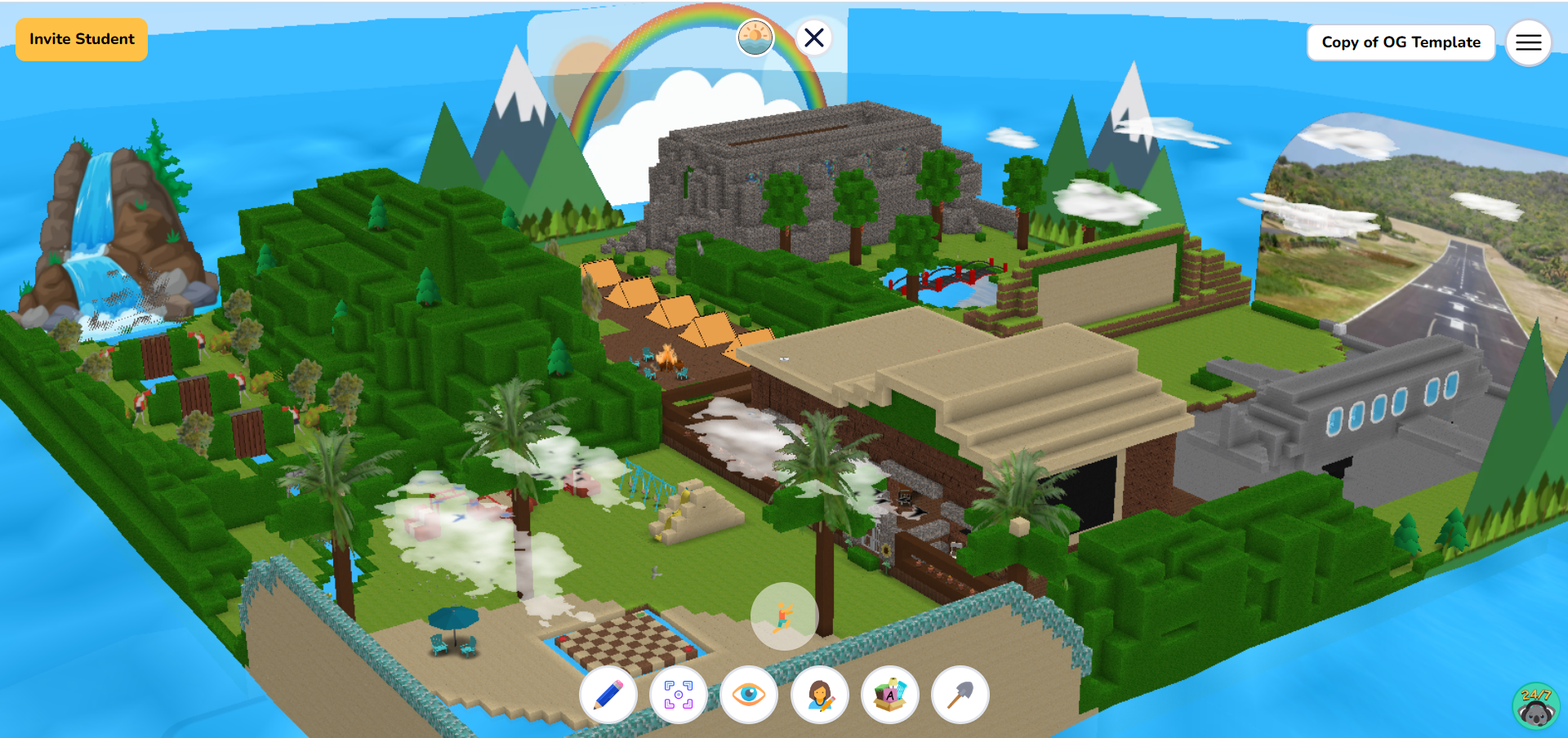
Task: Open the character customization tool
Action: (819, 695)
